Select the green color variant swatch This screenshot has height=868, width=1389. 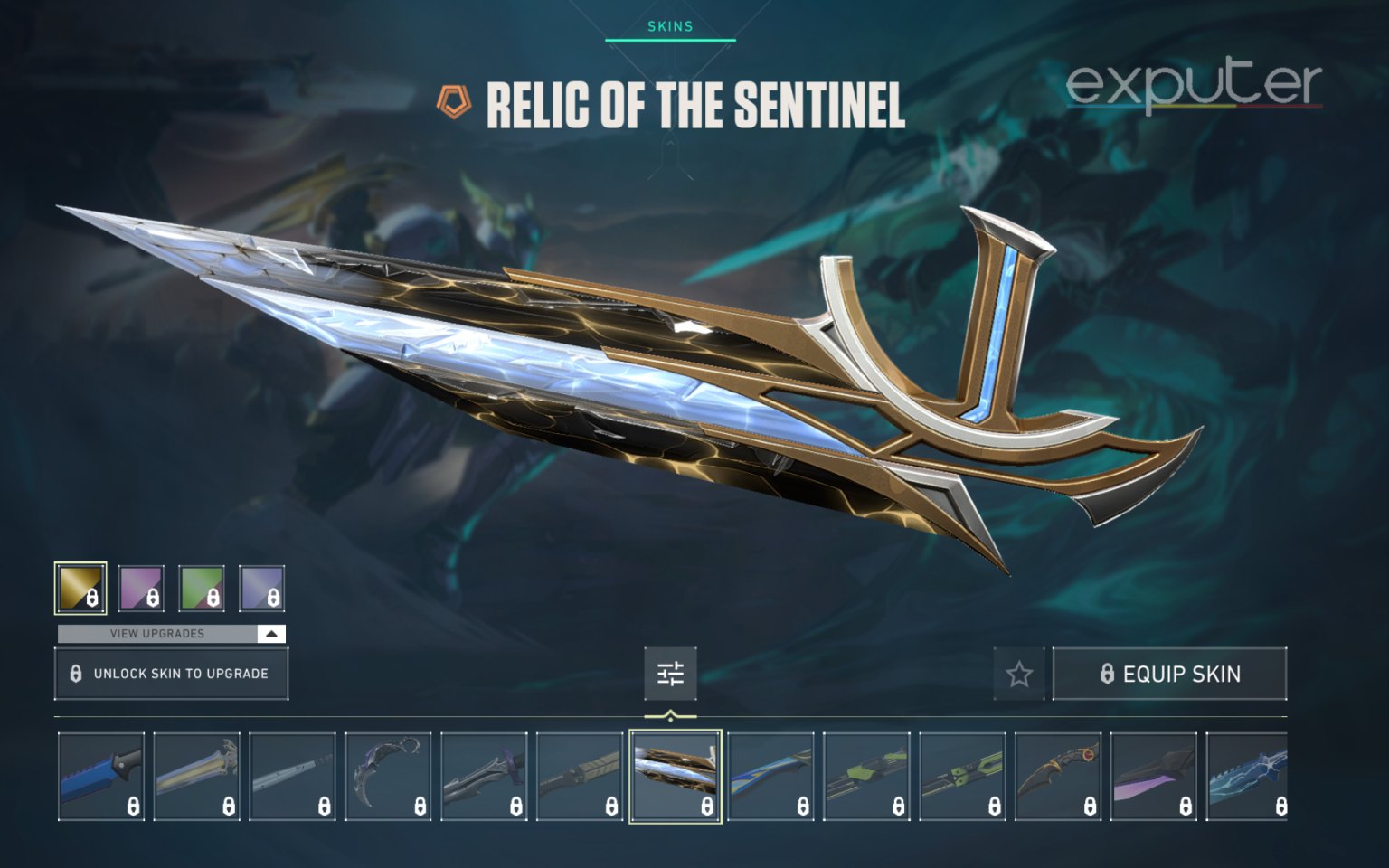[202, 588]
